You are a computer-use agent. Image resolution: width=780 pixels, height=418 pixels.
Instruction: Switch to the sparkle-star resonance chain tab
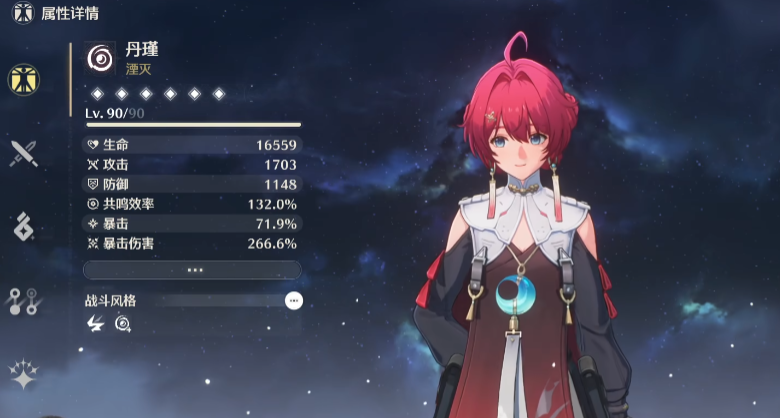[x=23, y=374]
